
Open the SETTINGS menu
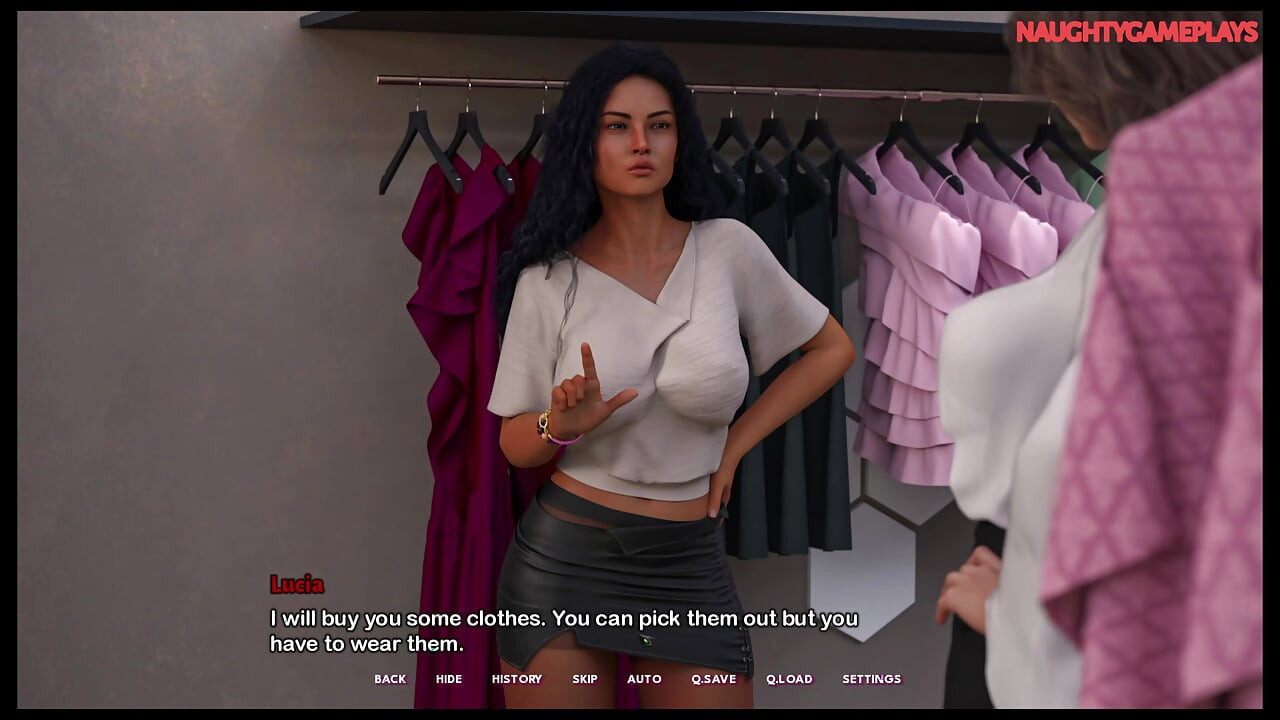(871, 679)
